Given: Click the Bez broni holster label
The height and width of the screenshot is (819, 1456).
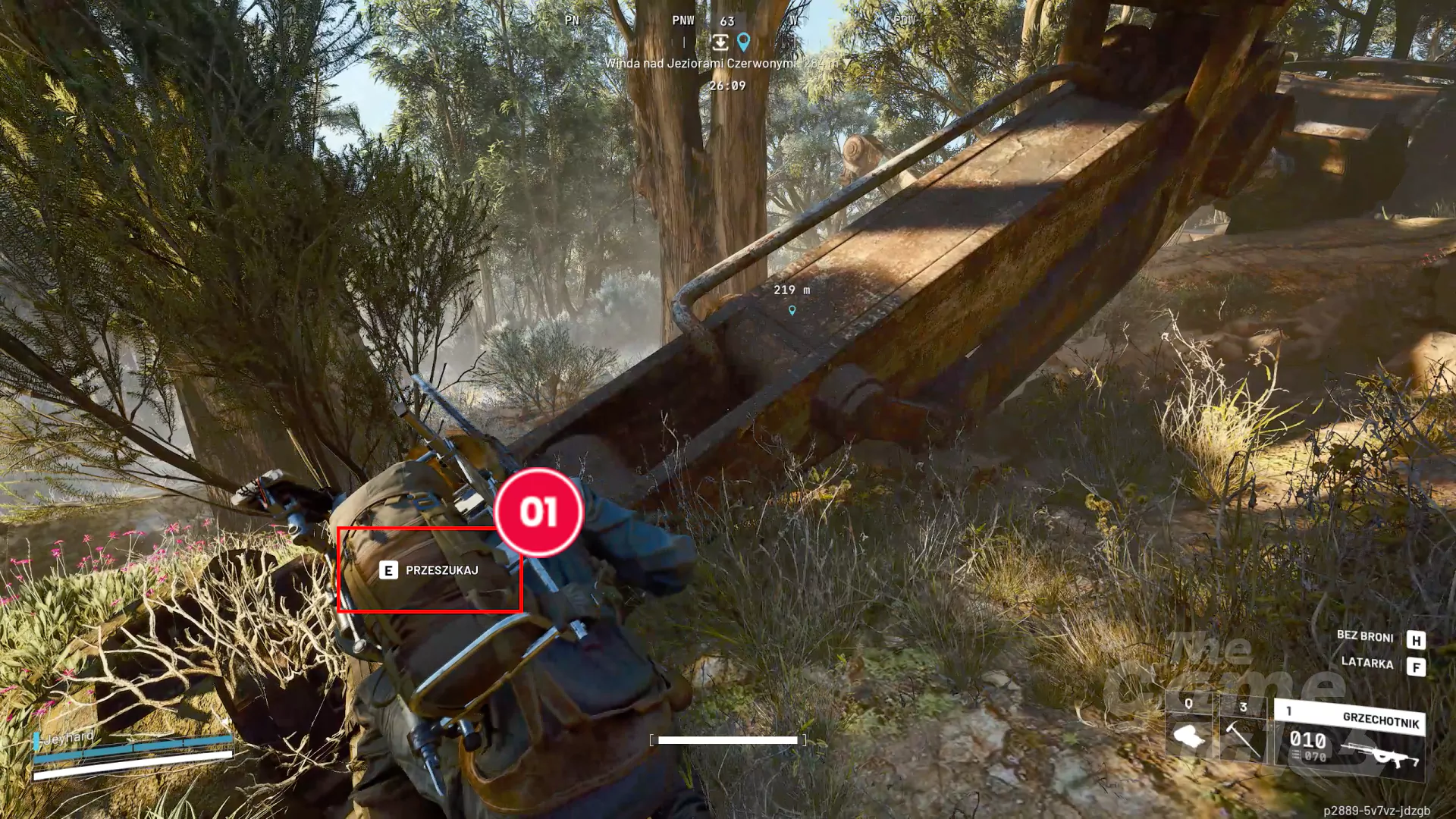Looking at the screenshot, I should coord(1364,636).
